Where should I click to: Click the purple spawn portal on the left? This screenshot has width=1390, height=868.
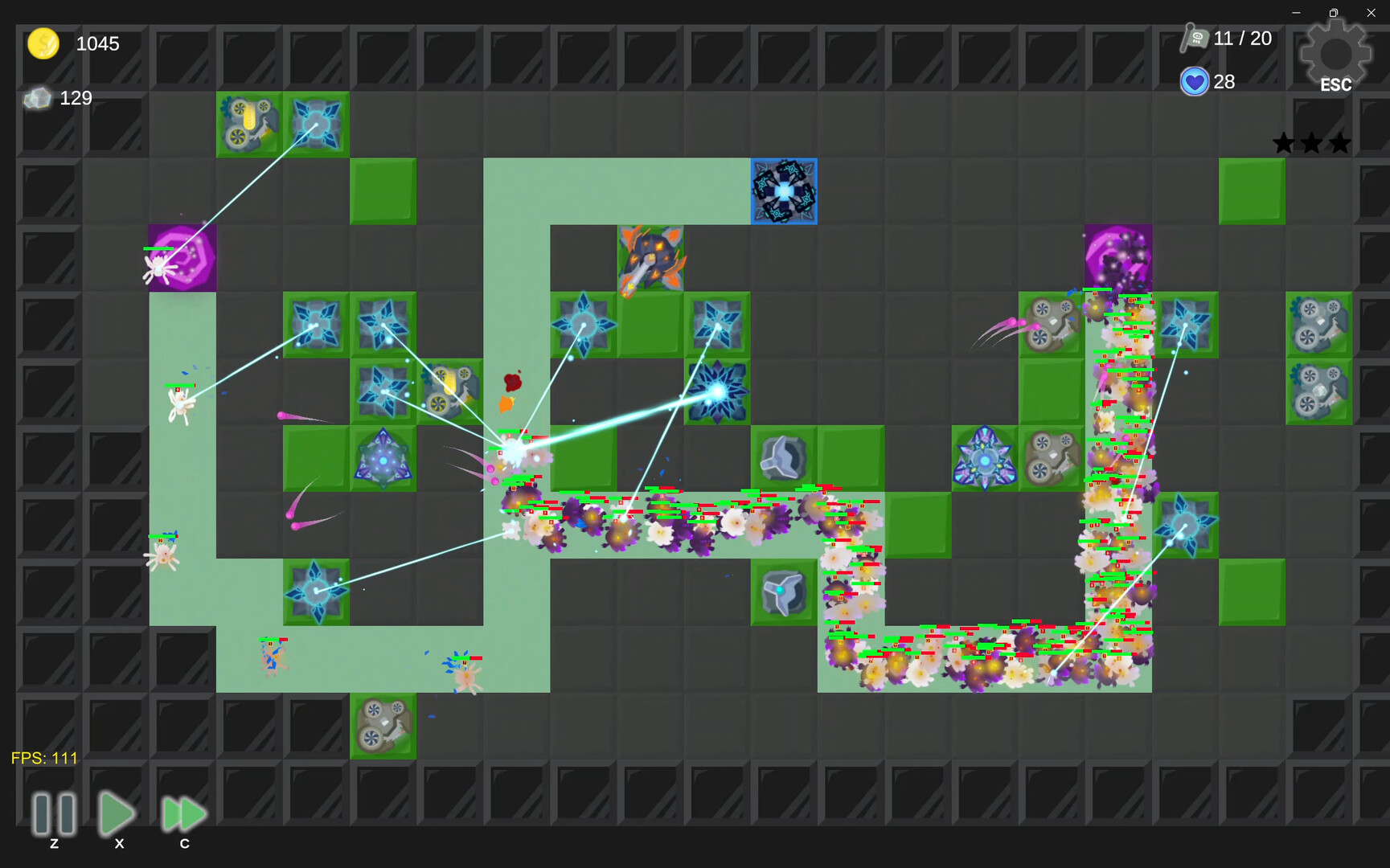click(x=182, y=257)
